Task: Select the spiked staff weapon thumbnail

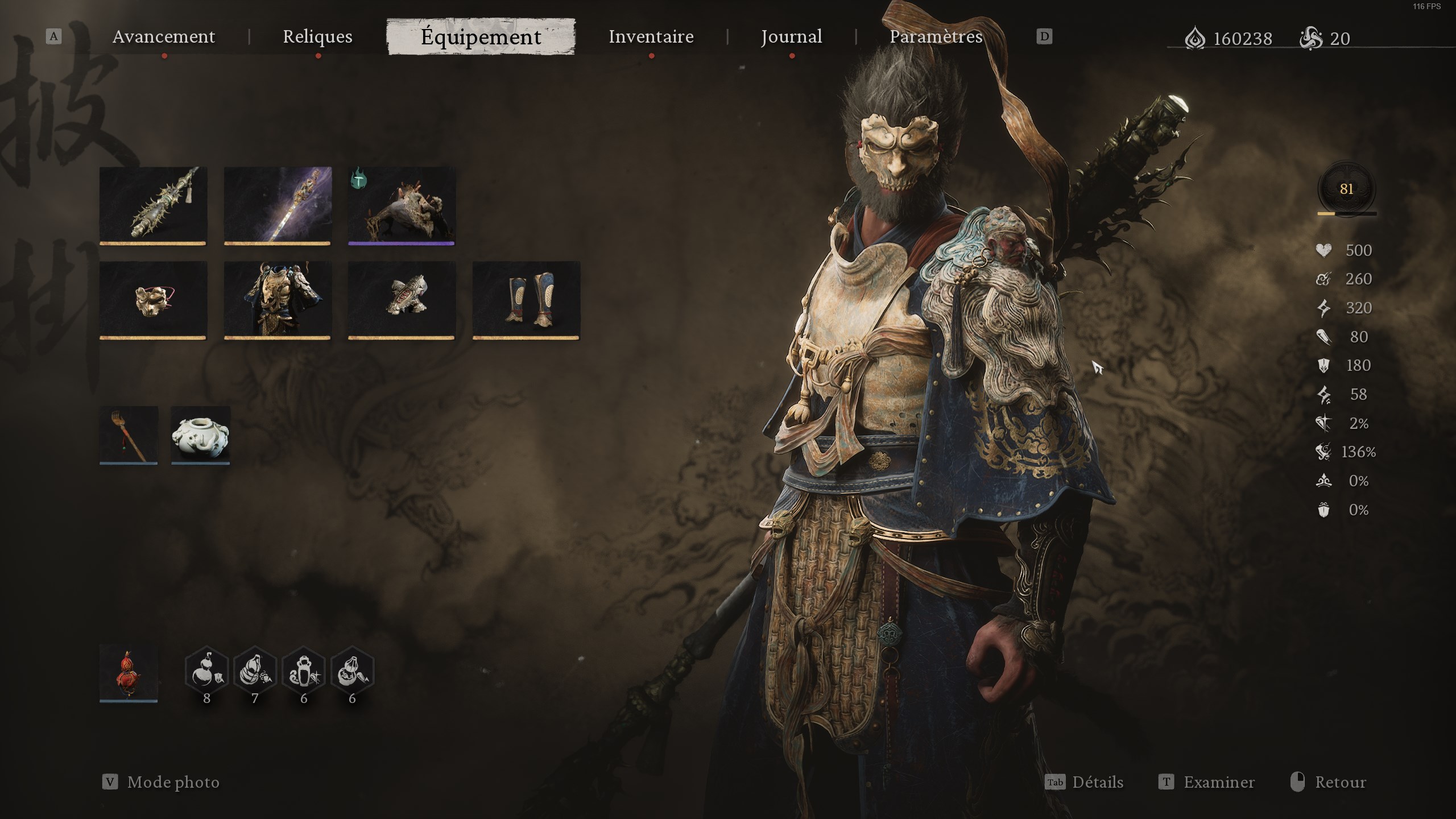Action: coord(153,206)
